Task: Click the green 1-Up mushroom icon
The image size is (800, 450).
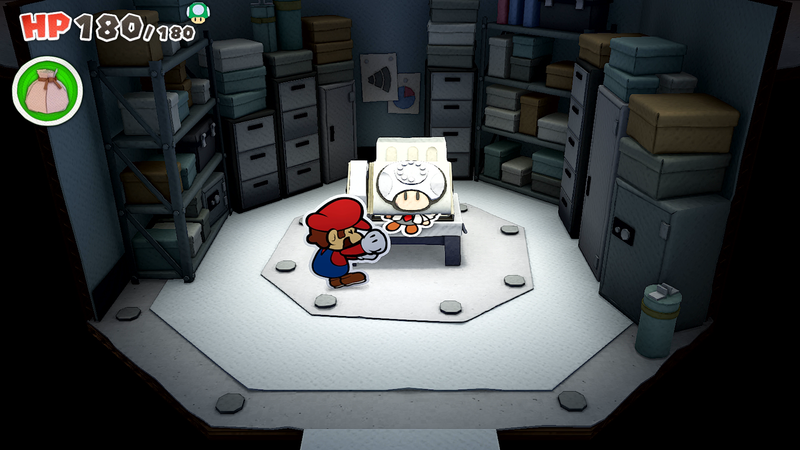Action: pos(199,12)
